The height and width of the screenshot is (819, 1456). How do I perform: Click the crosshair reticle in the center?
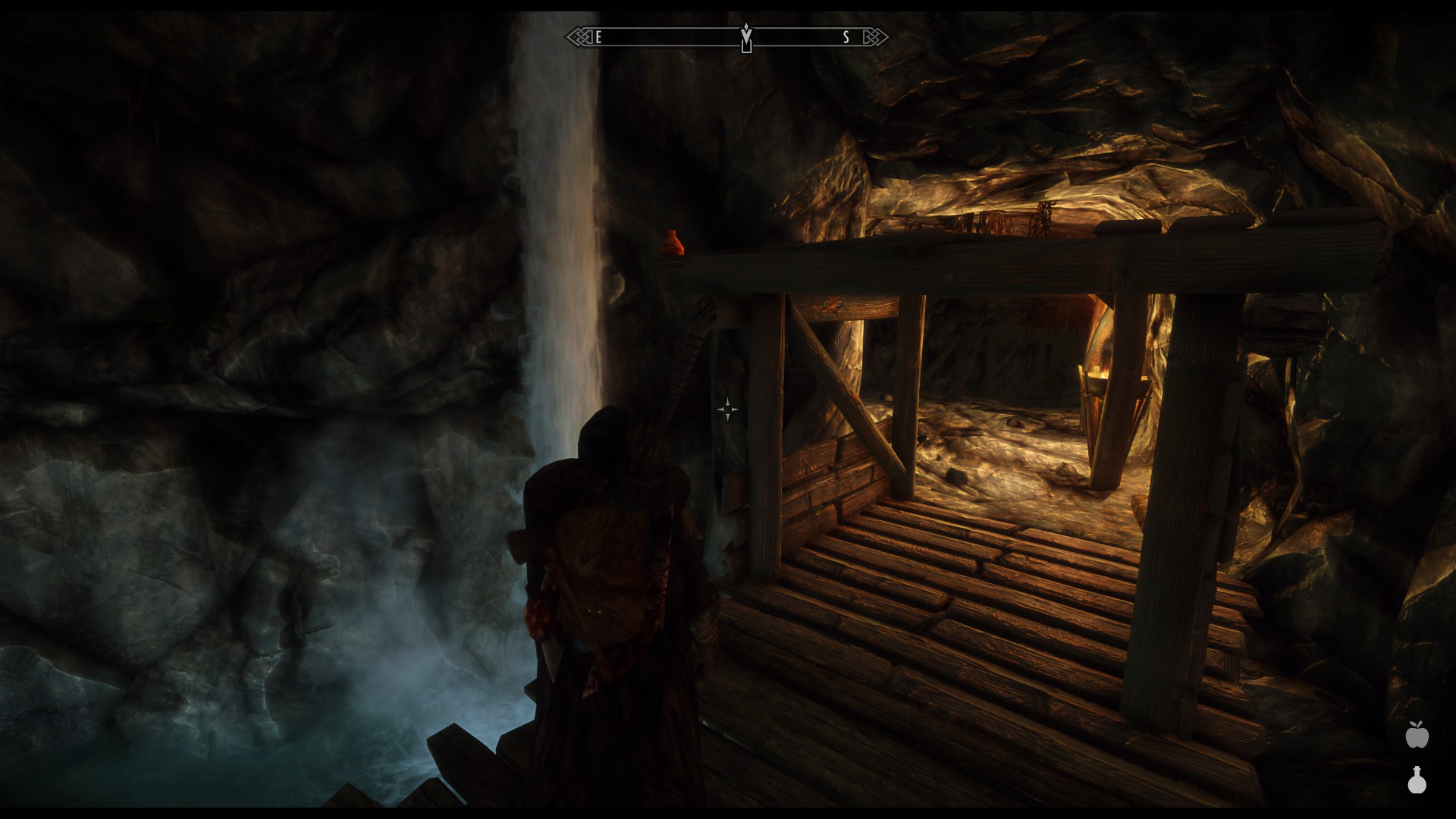tap(727, 409)
